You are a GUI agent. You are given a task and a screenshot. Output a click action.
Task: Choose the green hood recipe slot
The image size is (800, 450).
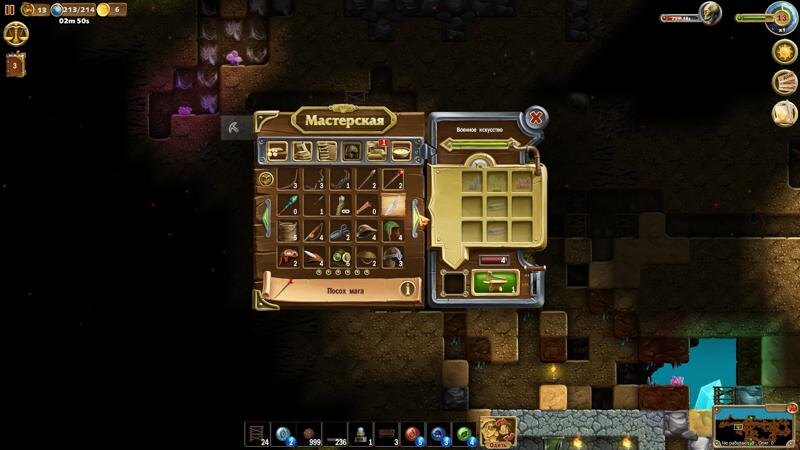pos(393,230)
